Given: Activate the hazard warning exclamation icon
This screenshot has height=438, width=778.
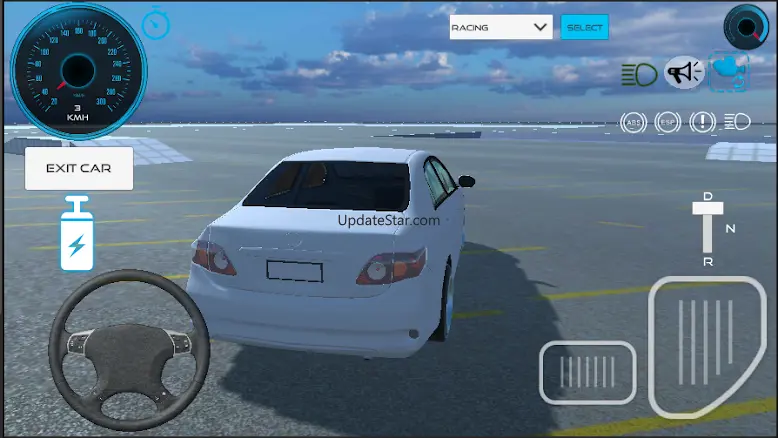Looking at the screenshot, I should pyautogui.click(x=702, y=122).
